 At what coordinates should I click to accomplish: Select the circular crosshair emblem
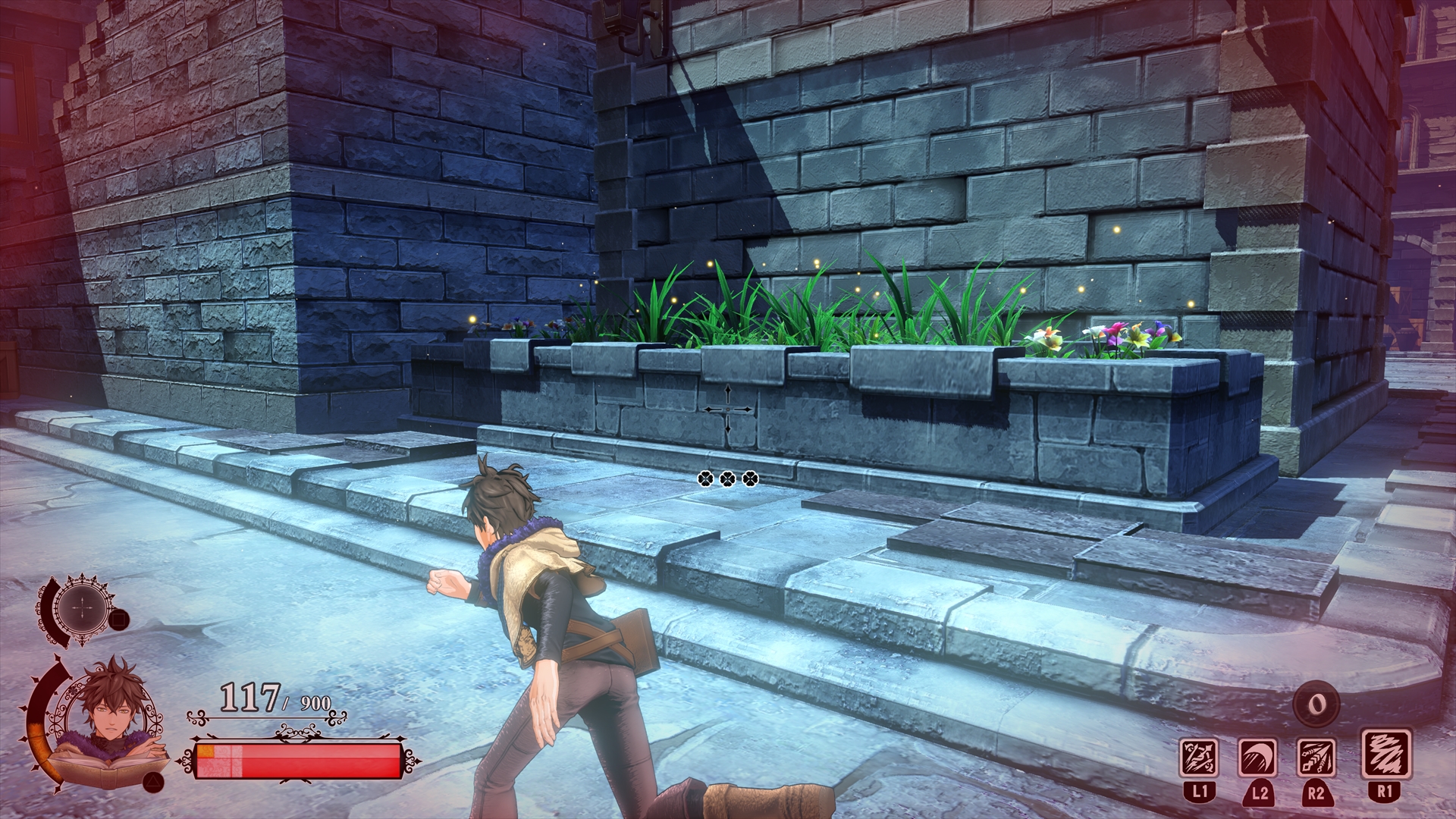pos(79,608)
